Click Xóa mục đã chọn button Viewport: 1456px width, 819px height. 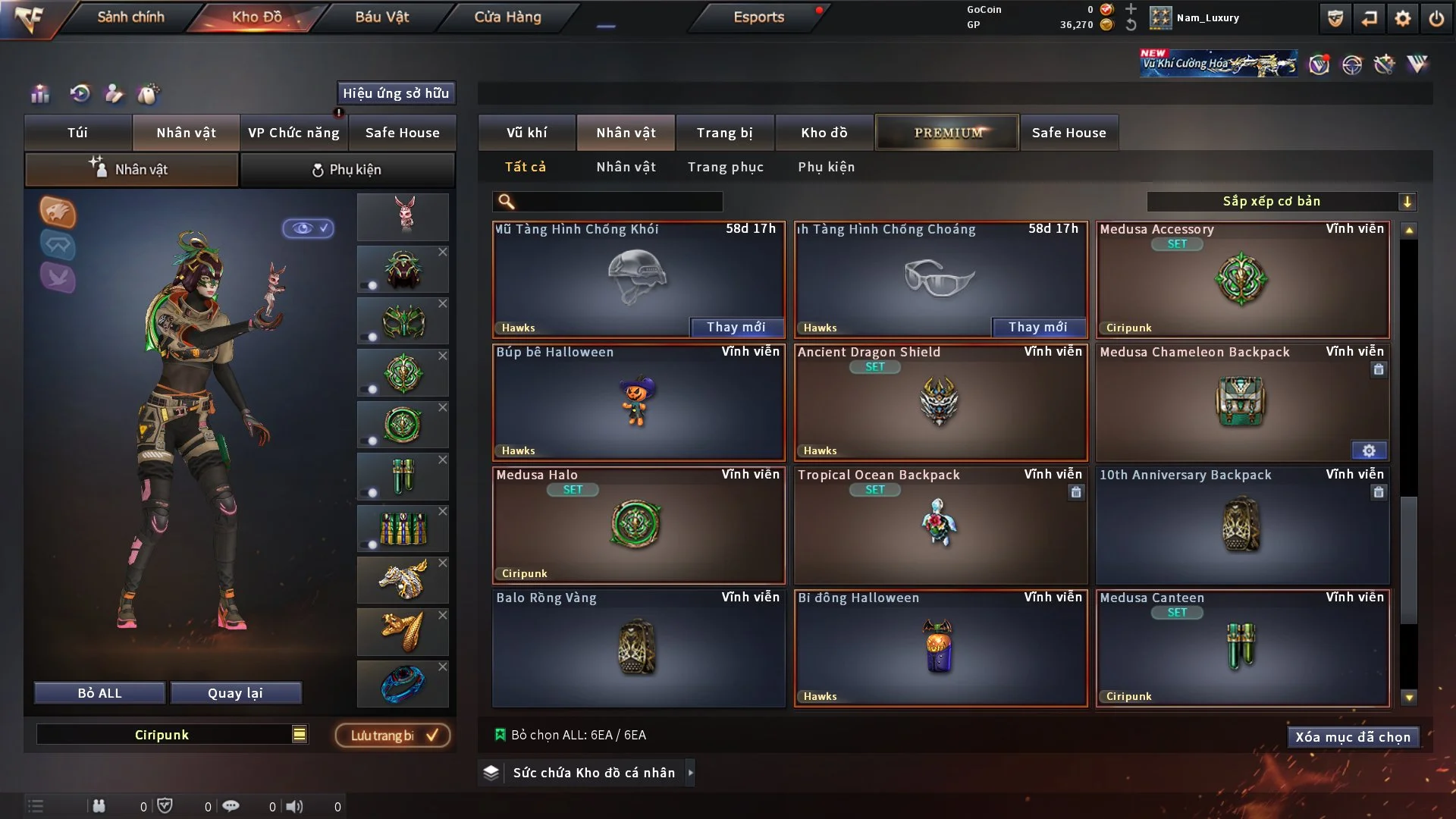pos(1352,737)
